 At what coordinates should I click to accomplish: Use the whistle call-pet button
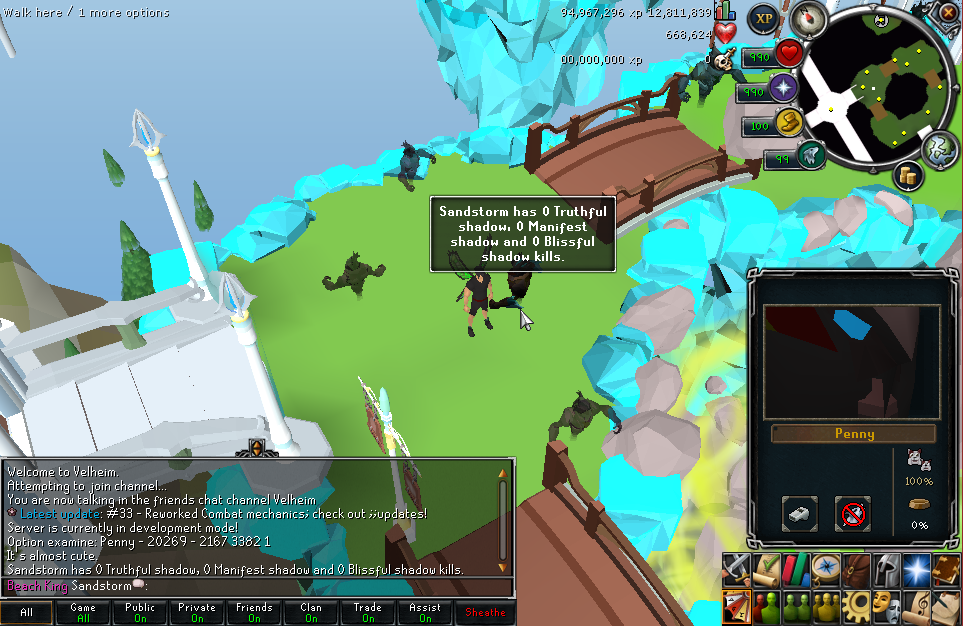799,514
